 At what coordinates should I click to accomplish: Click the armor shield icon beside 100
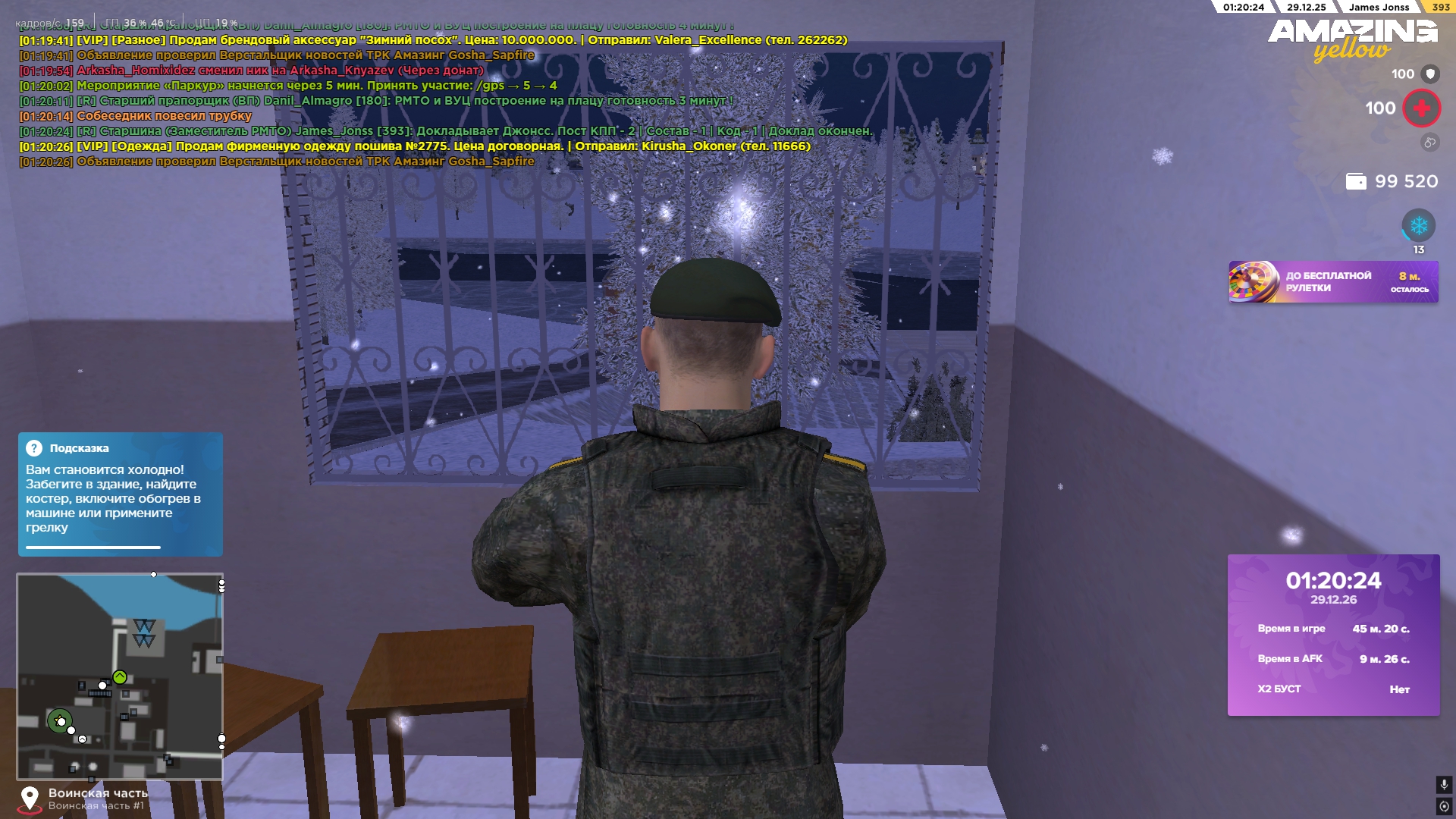pyautogui.click(x=1429, y=74)
